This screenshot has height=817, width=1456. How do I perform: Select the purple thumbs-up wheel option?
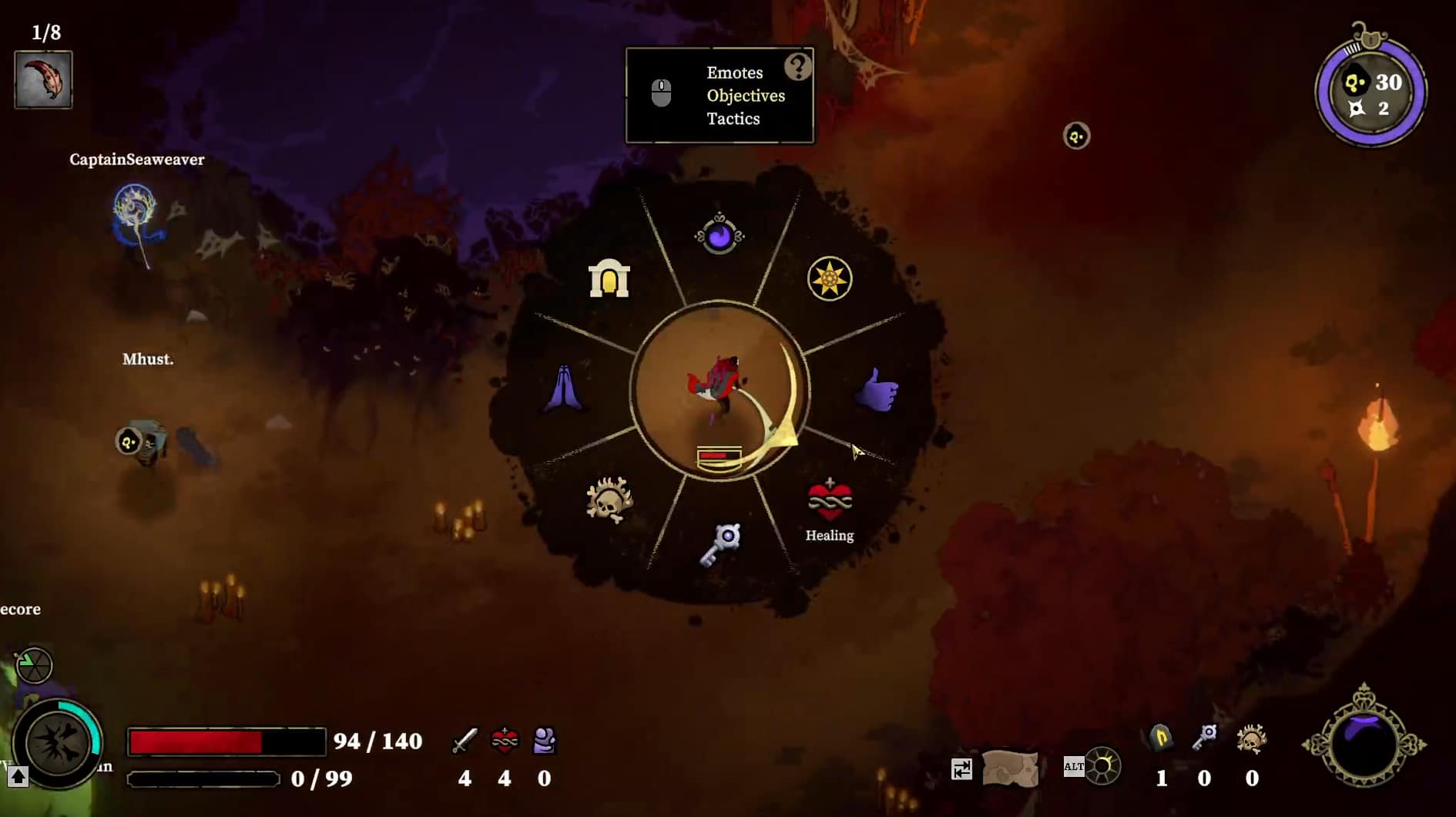tap(877, 390)
